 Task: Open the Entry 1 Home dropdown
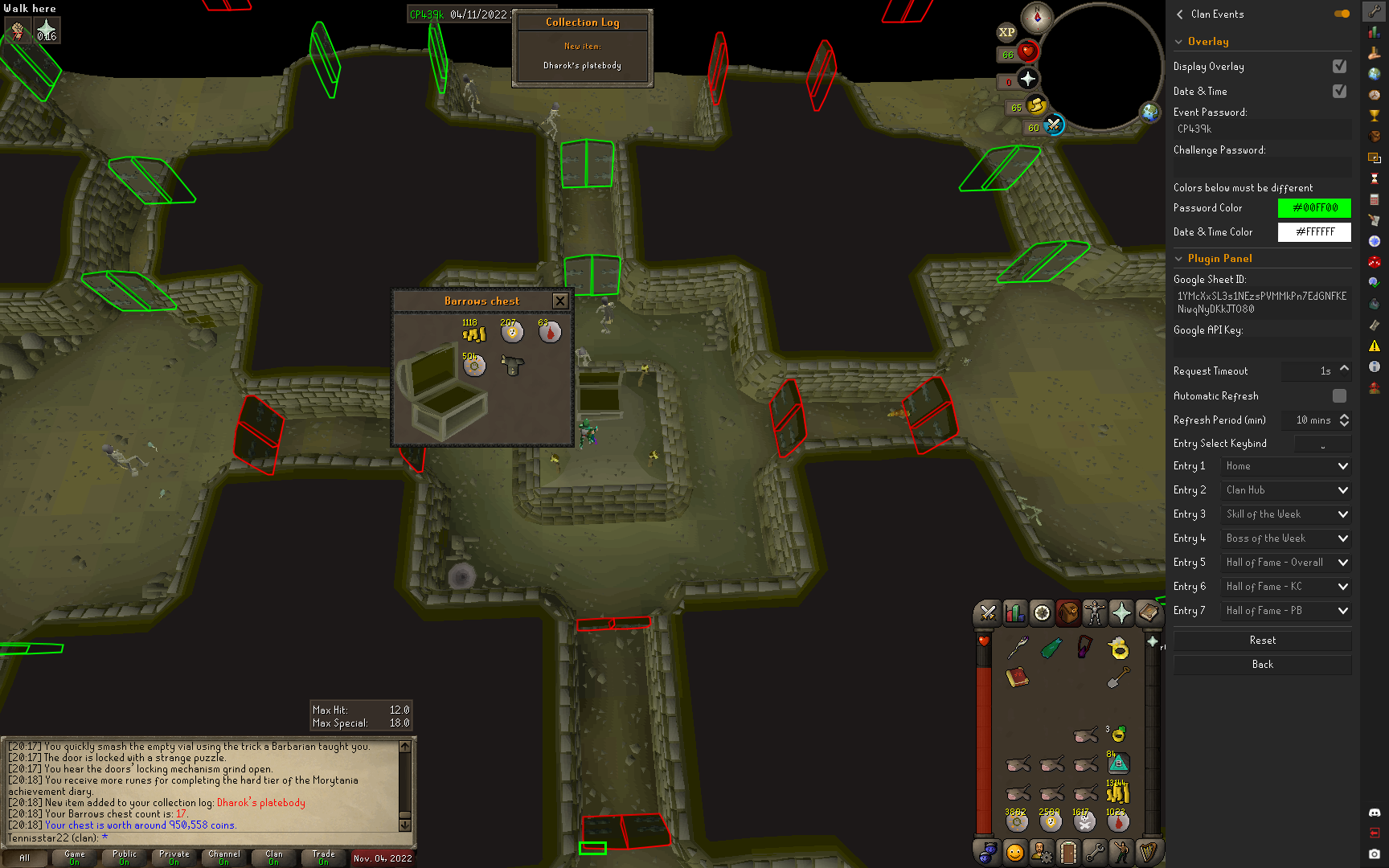[x=1285, y=466]
